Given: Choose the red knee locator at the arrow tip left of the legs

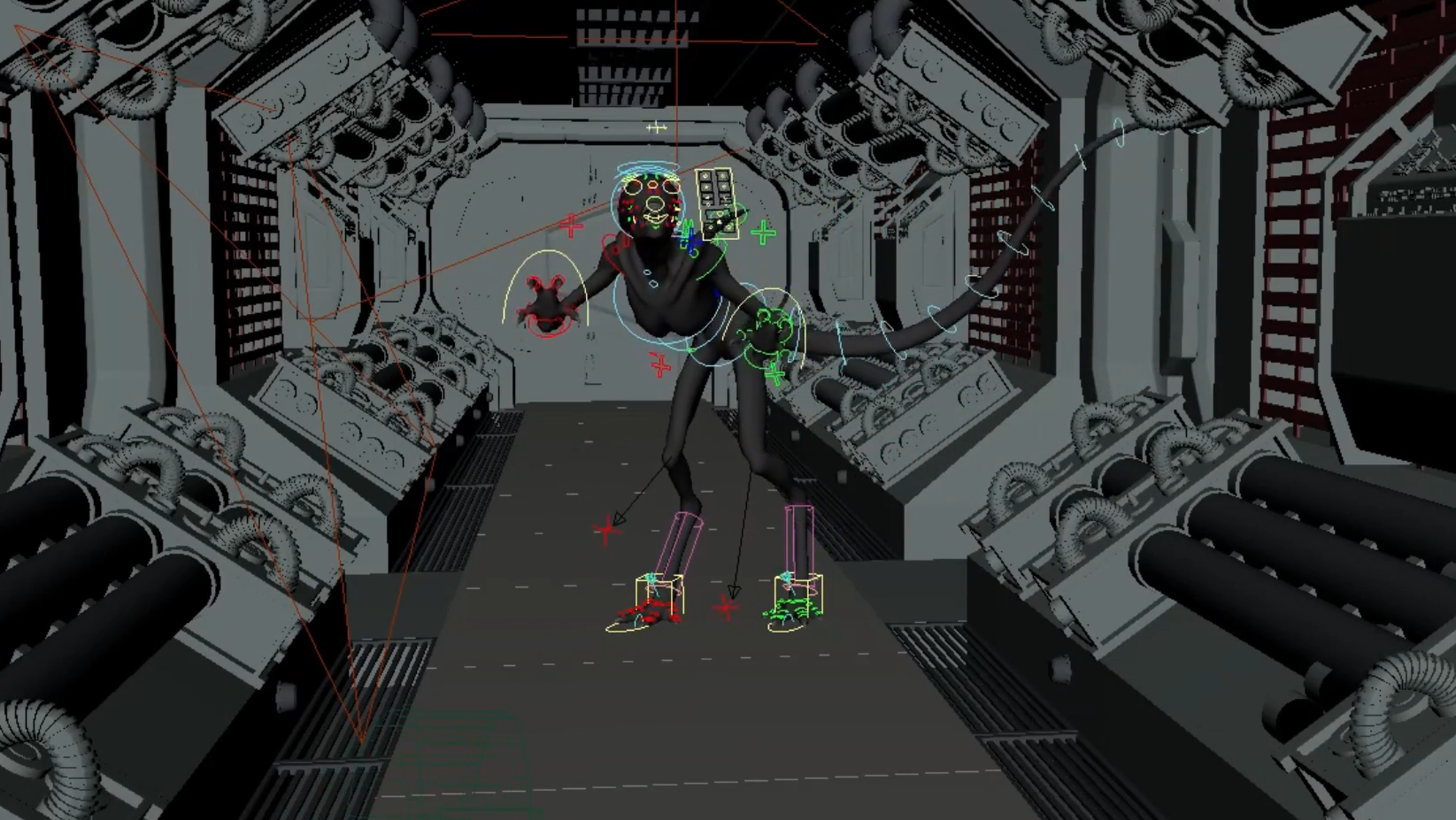Looking at the screenshot, I should (607, 531).
